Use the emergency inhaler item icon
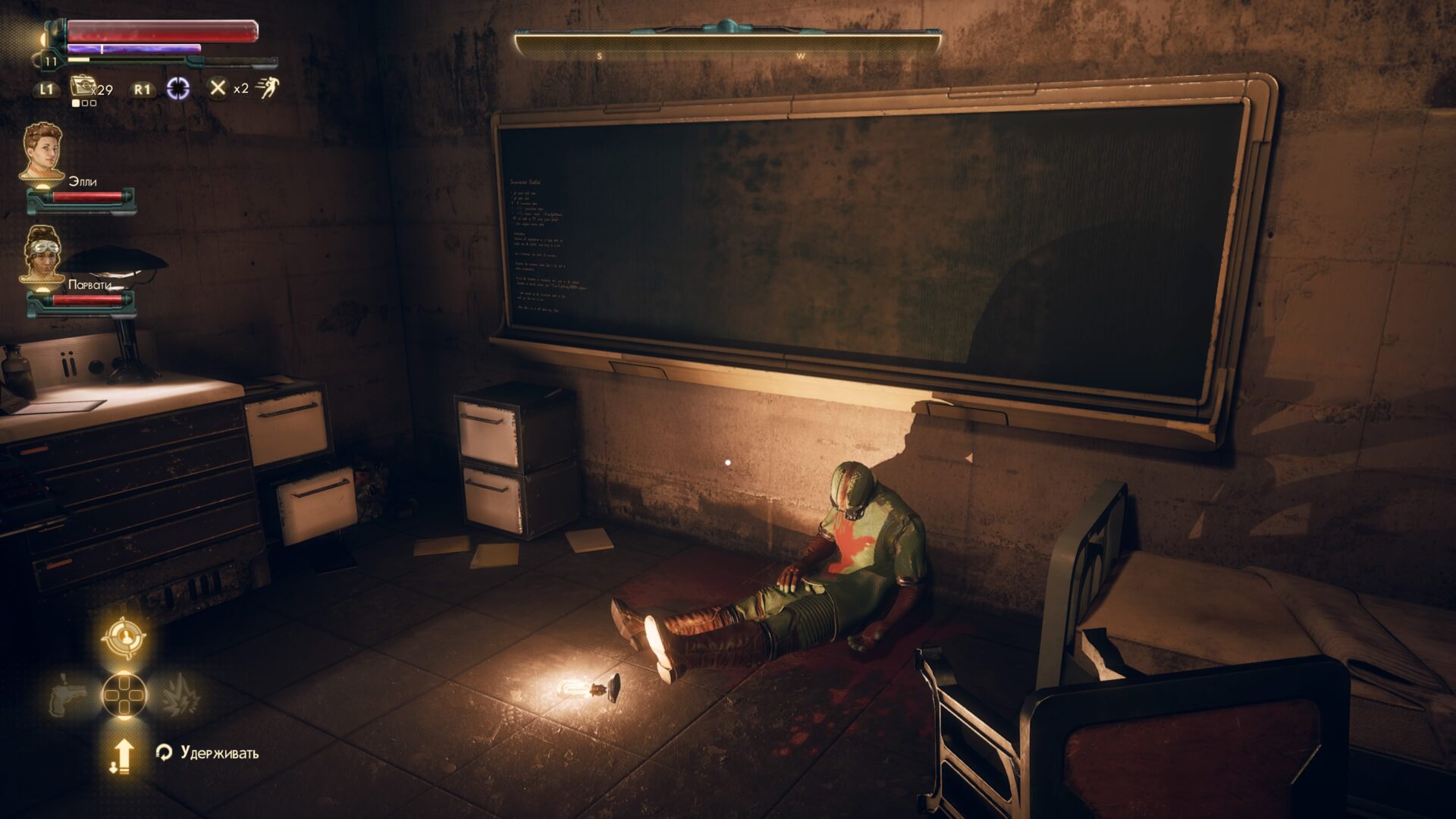 82,86
